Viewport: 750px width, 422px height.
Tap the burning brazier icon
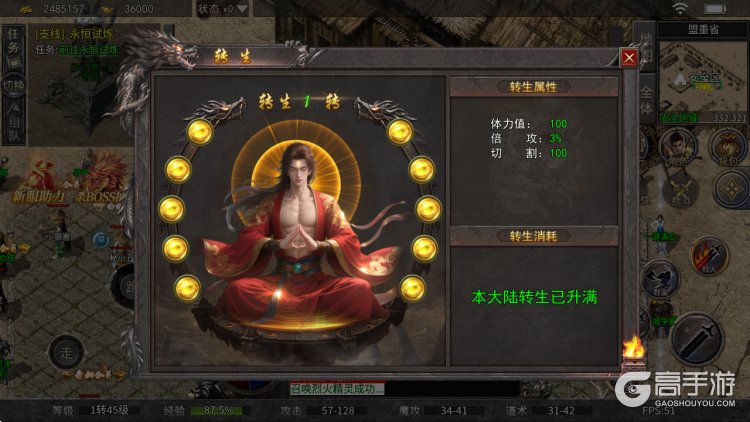coord(632,350)
